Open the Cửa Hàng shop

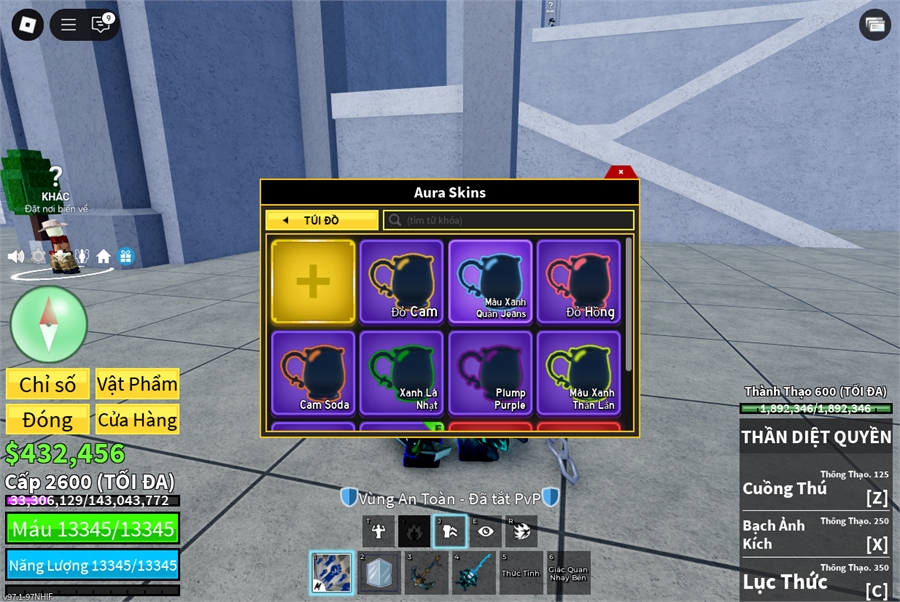pos(137,420)
